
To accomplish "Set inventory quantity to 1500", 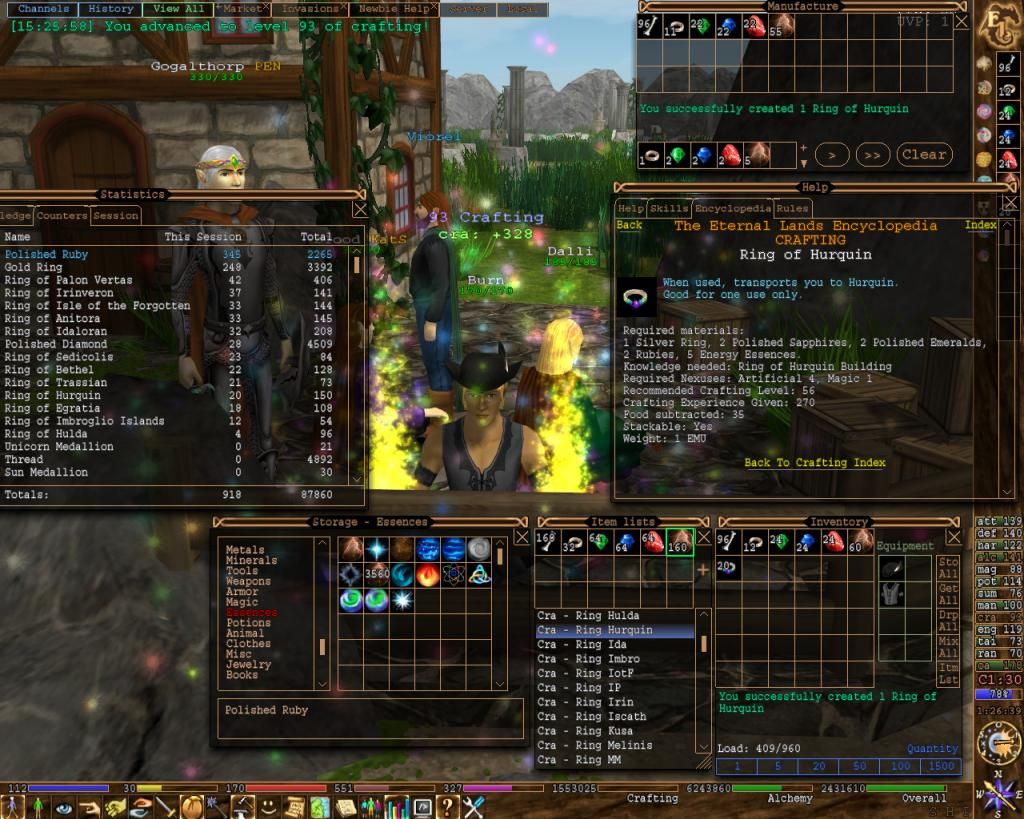I will 941,767.
